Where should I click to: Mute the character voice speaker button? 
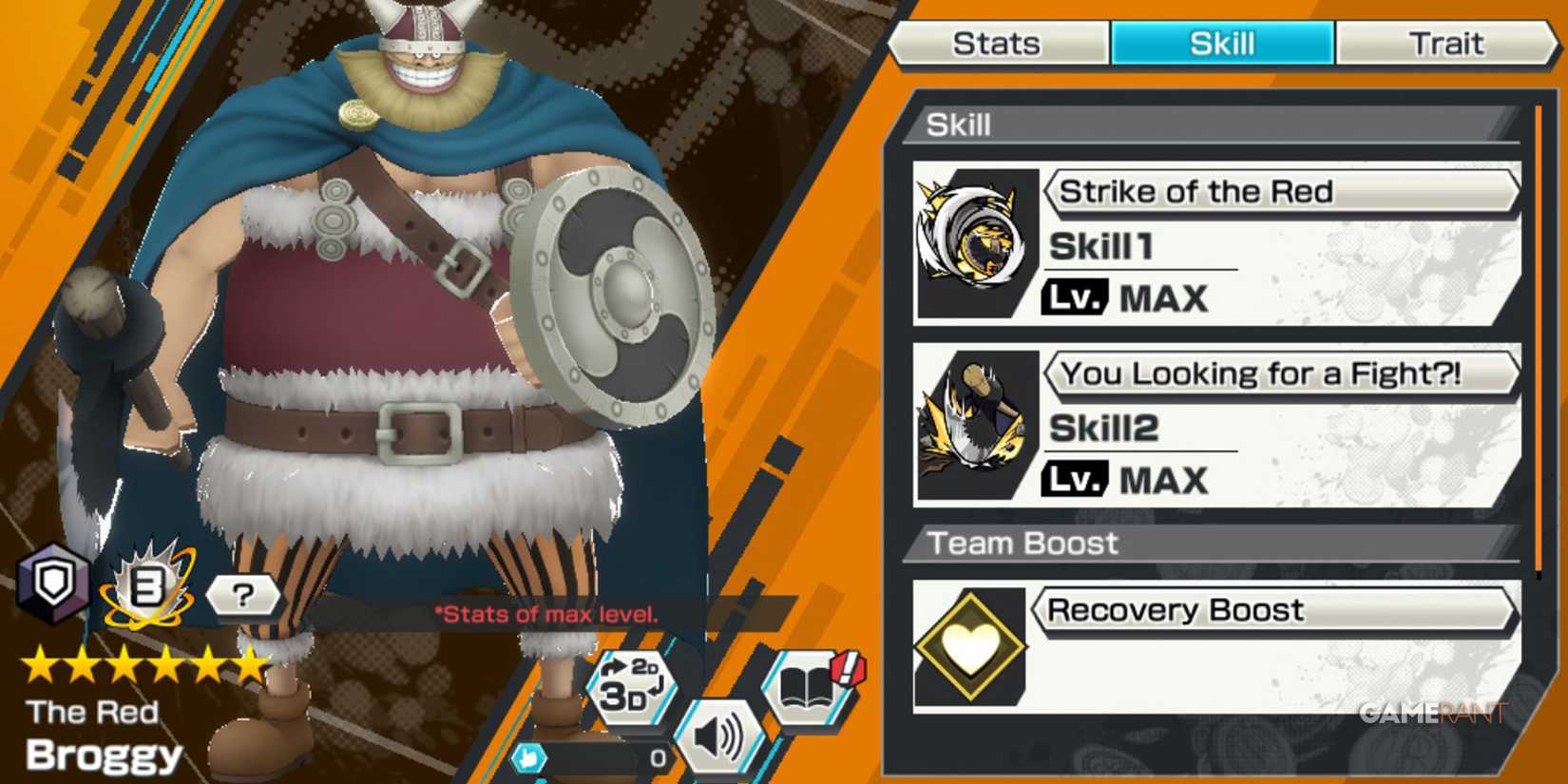(x=722, y=734)
